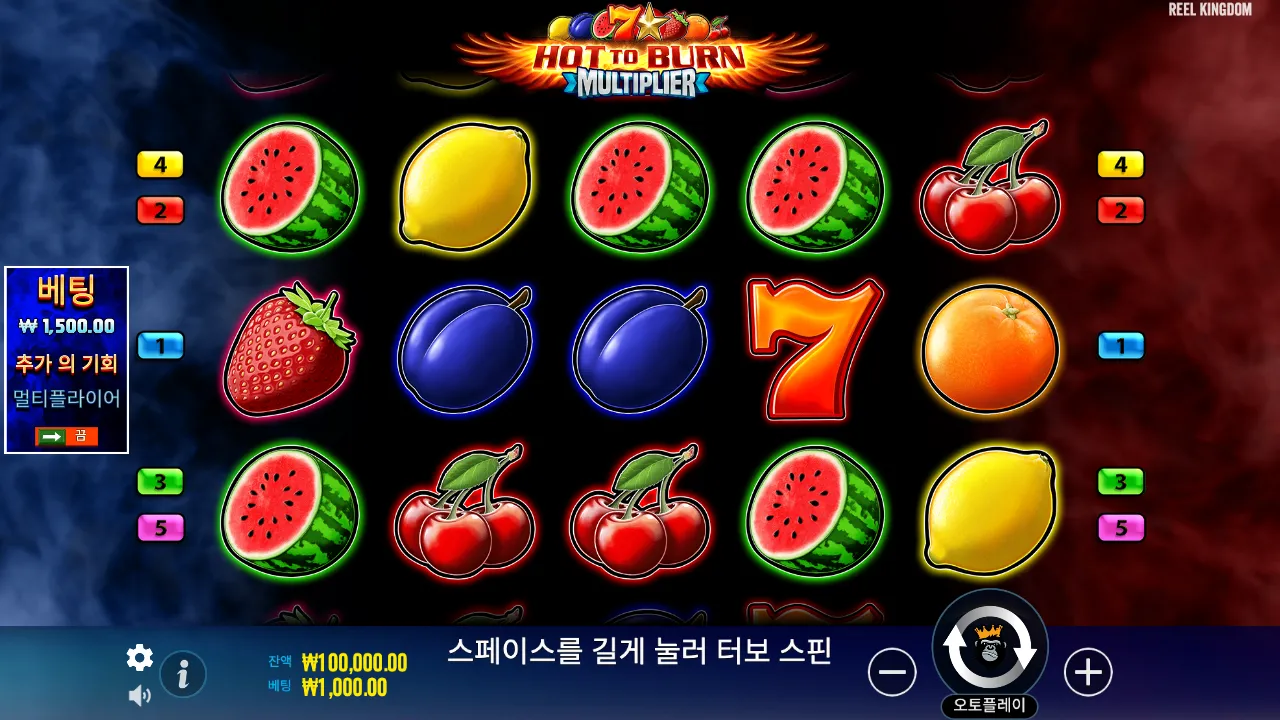This screenshot has width=1280, height=720.
Task: Mute the game sound with the speaker icon
Action: pos(139,694)
